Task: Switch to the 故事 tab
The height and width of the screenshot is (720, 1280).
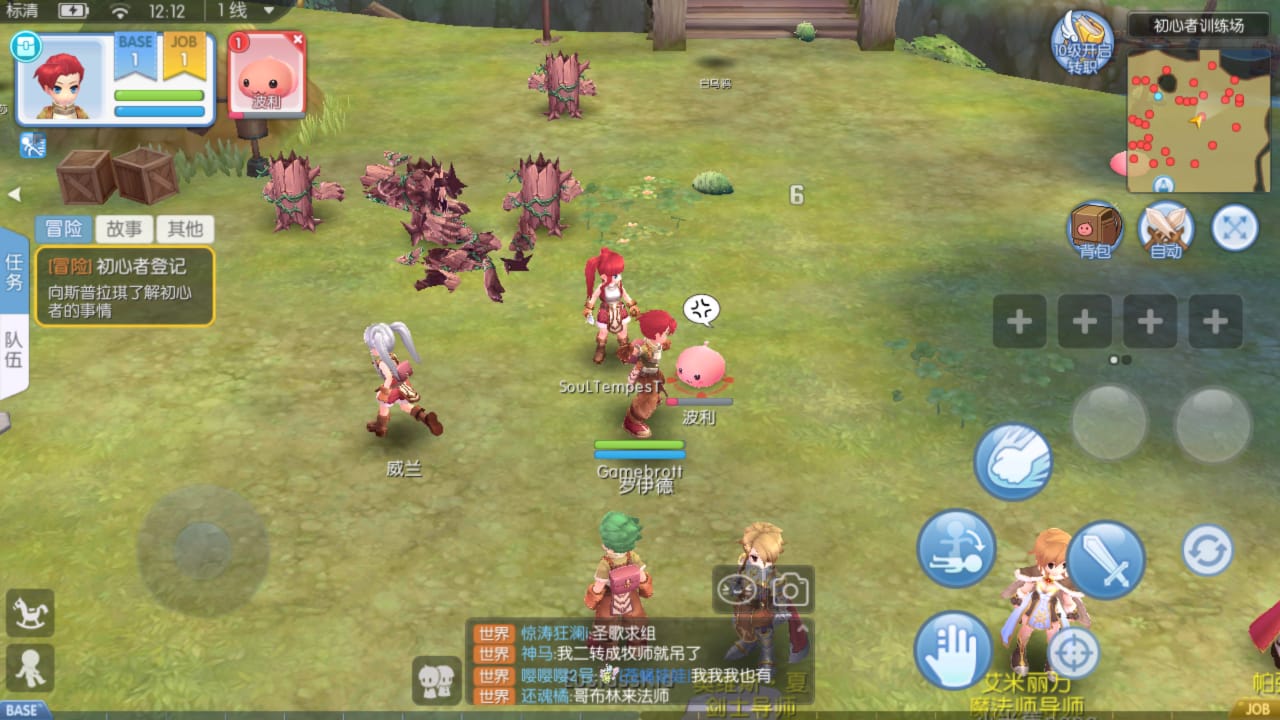Action: point(124,228)
